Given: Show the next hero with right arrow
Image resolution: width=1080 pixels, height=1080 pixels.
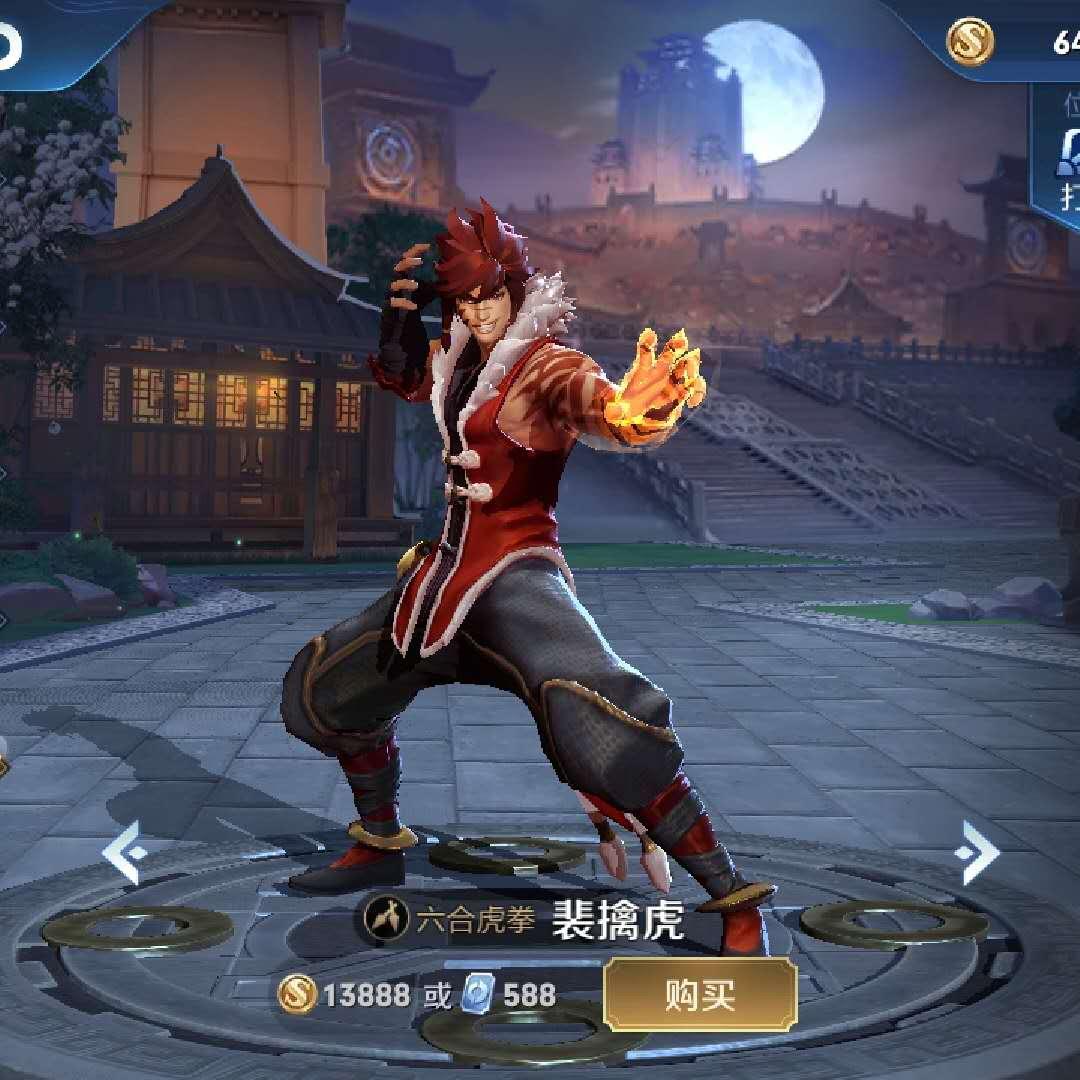Looking at the screenshot, I should (976, 852).
